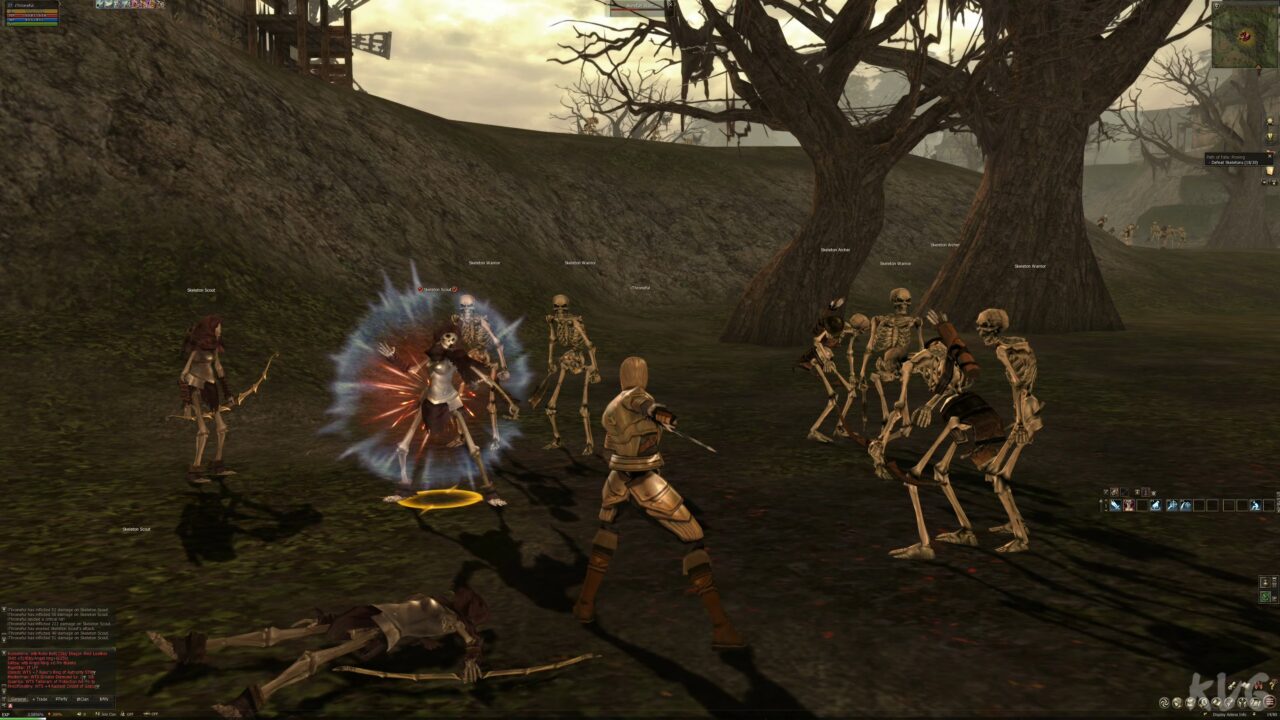Collapse the quest tracker window chevron
Image resolution: width=1280 pixels, height=720 pixels.
point(1270,156)
